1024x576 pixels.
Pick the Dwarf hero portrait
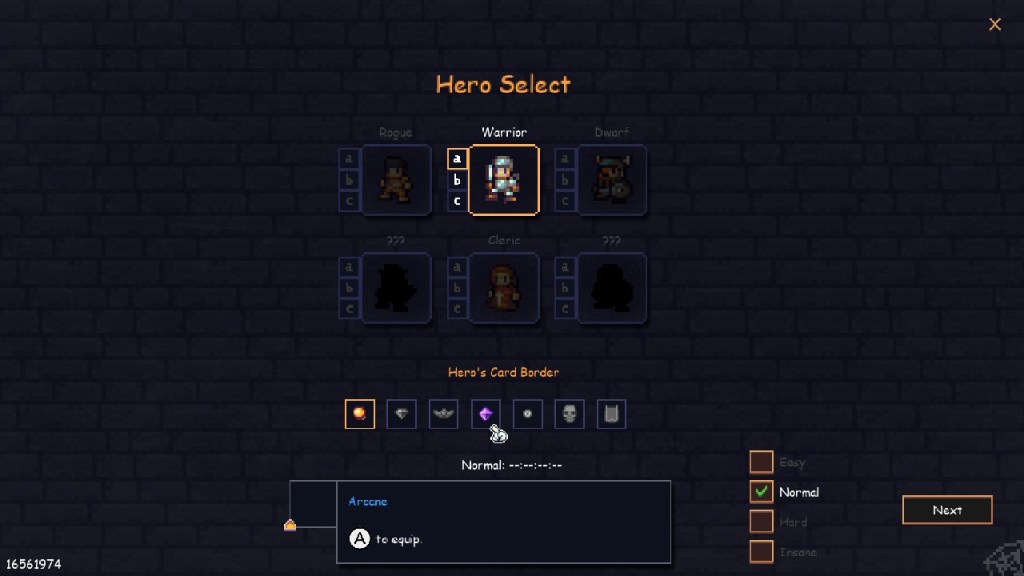(612, 180)
